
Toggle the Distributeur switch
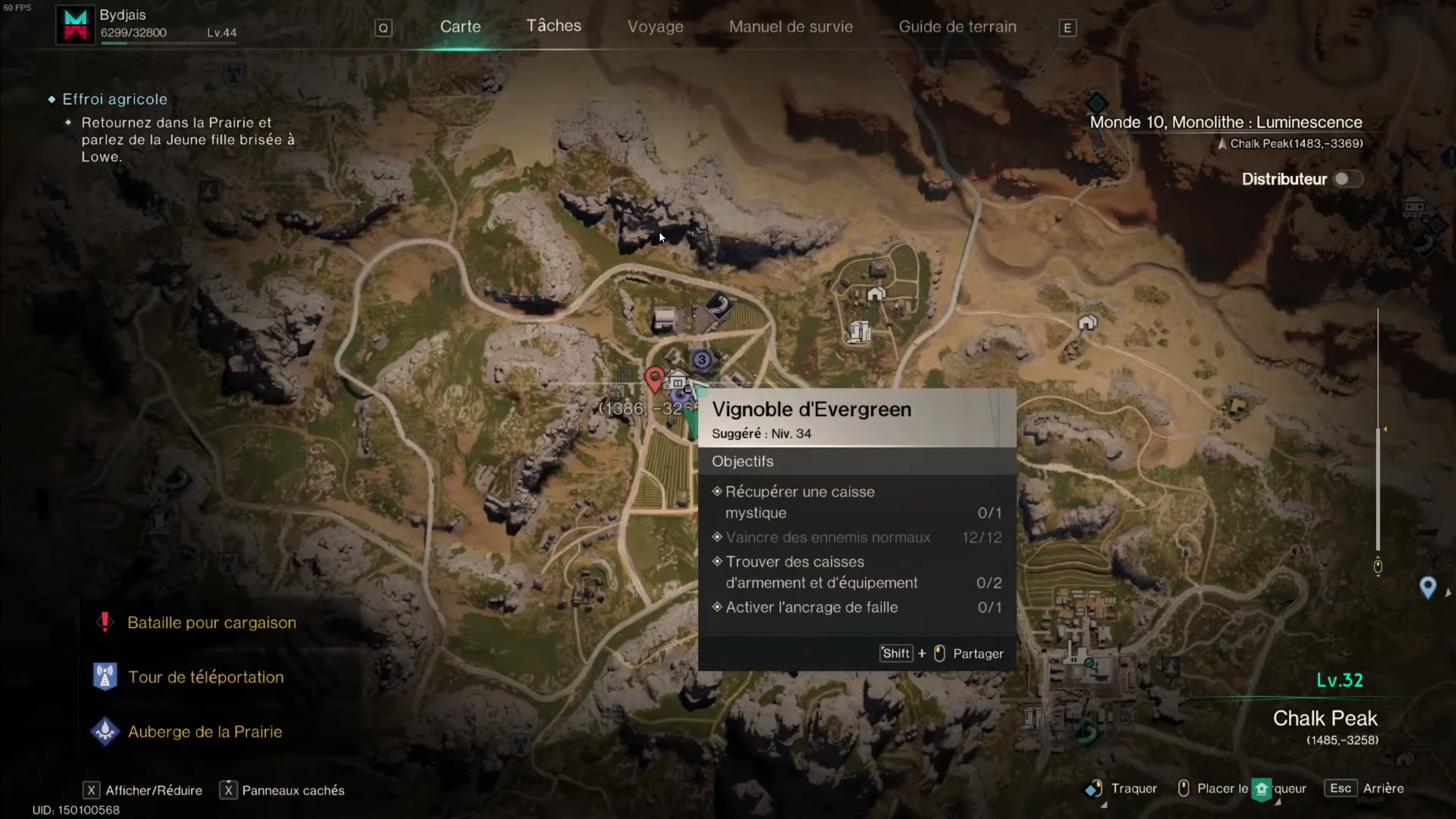(1347, 179)
